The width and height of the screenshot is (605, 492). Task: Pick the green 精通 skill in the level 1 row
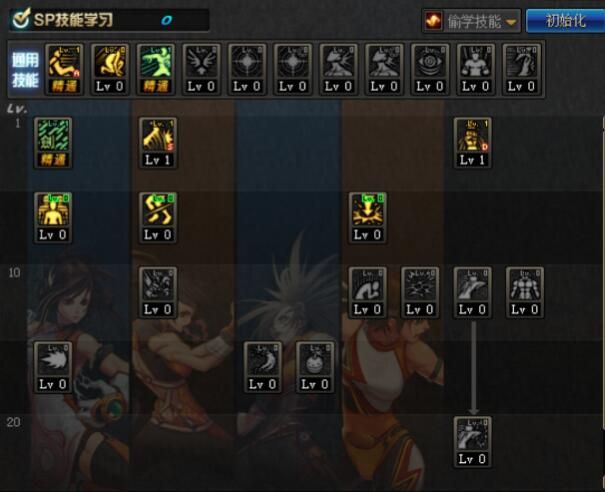click(53, 136)
